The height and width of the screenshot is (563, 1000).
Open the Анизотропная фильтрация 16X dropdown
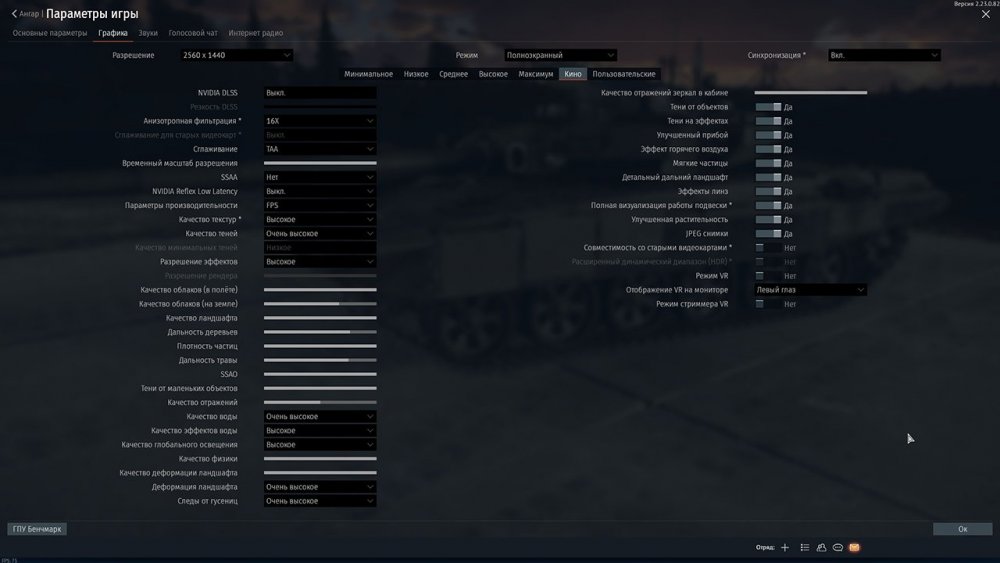coord(320,121)
